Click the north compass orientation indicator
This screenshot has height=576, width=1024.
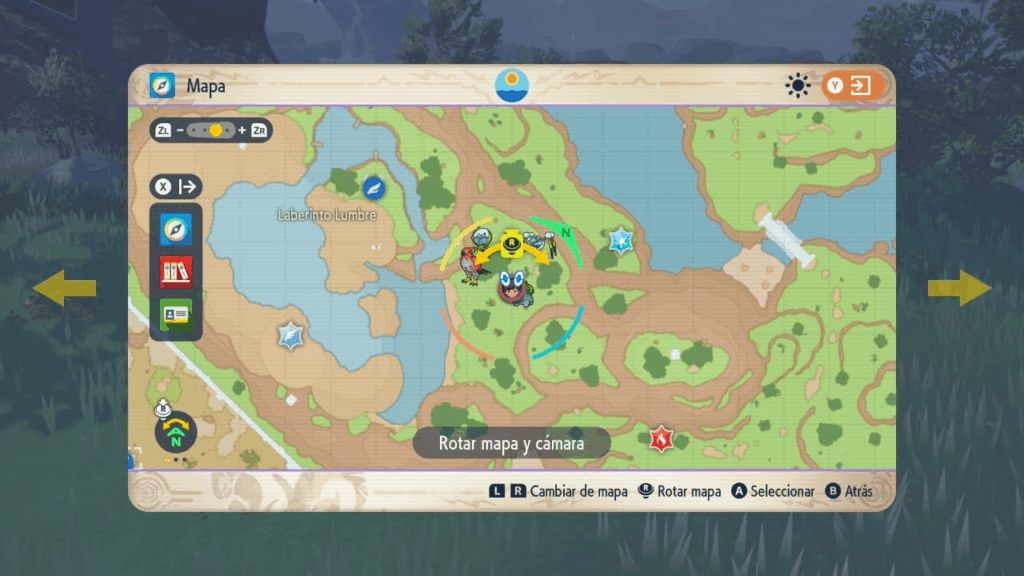click(176, 433)
